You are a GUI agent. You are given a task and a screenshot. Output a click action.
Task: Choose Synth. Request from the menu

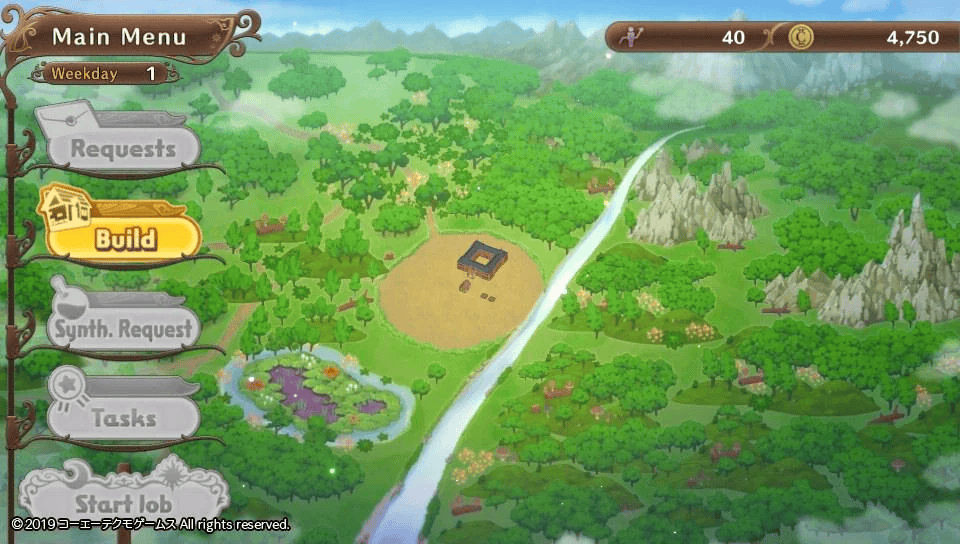pyautogui.click(x=123, y=329)
